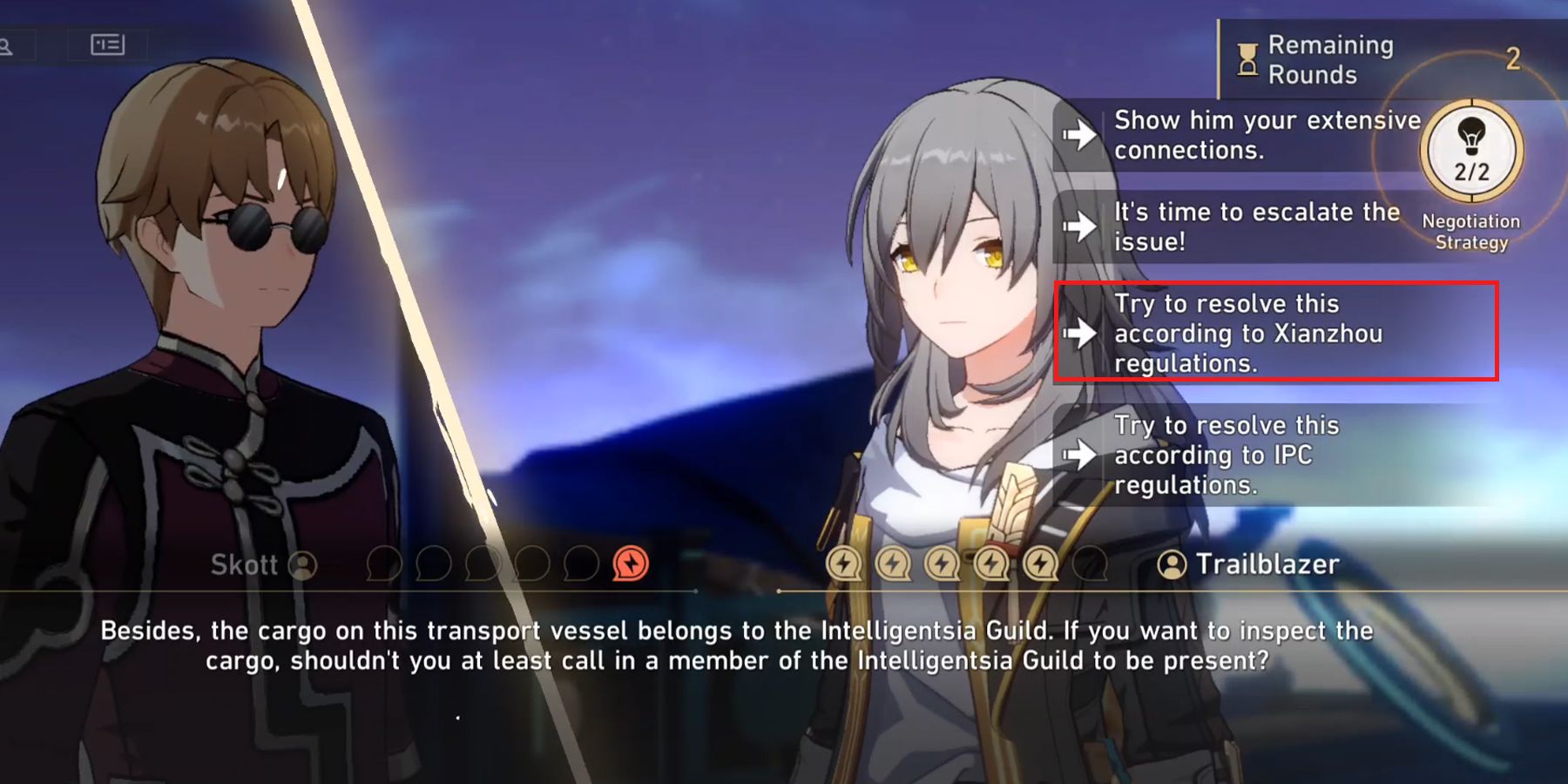The image size is (1568, 784).
Task: Click the arrow beside 'It's time to escalate the issue!'
Action: (x=1080, y=226)
